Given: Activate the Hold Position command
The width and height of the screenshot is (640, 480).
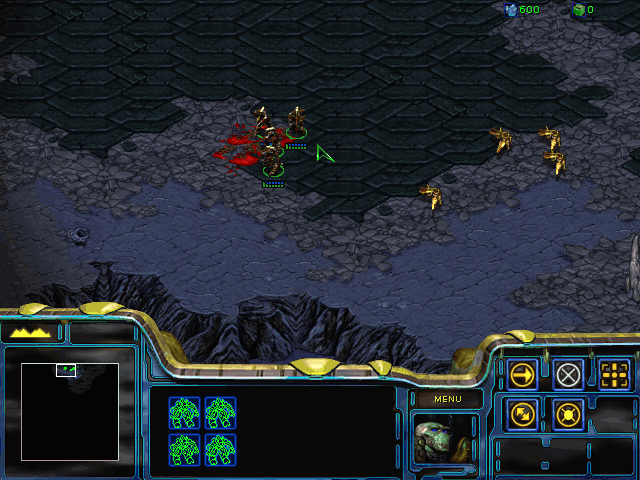Looking at the screenshot, I should tap(569, 412).
